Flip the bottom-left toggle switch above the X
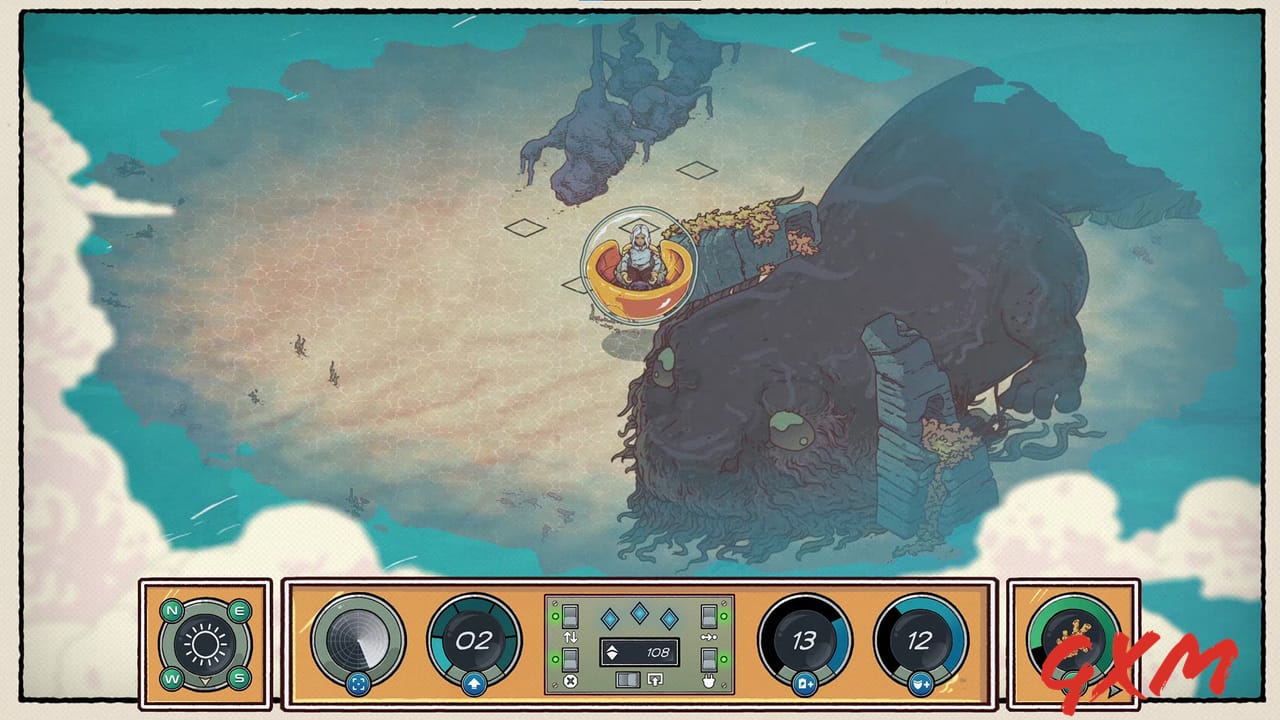 569,659
